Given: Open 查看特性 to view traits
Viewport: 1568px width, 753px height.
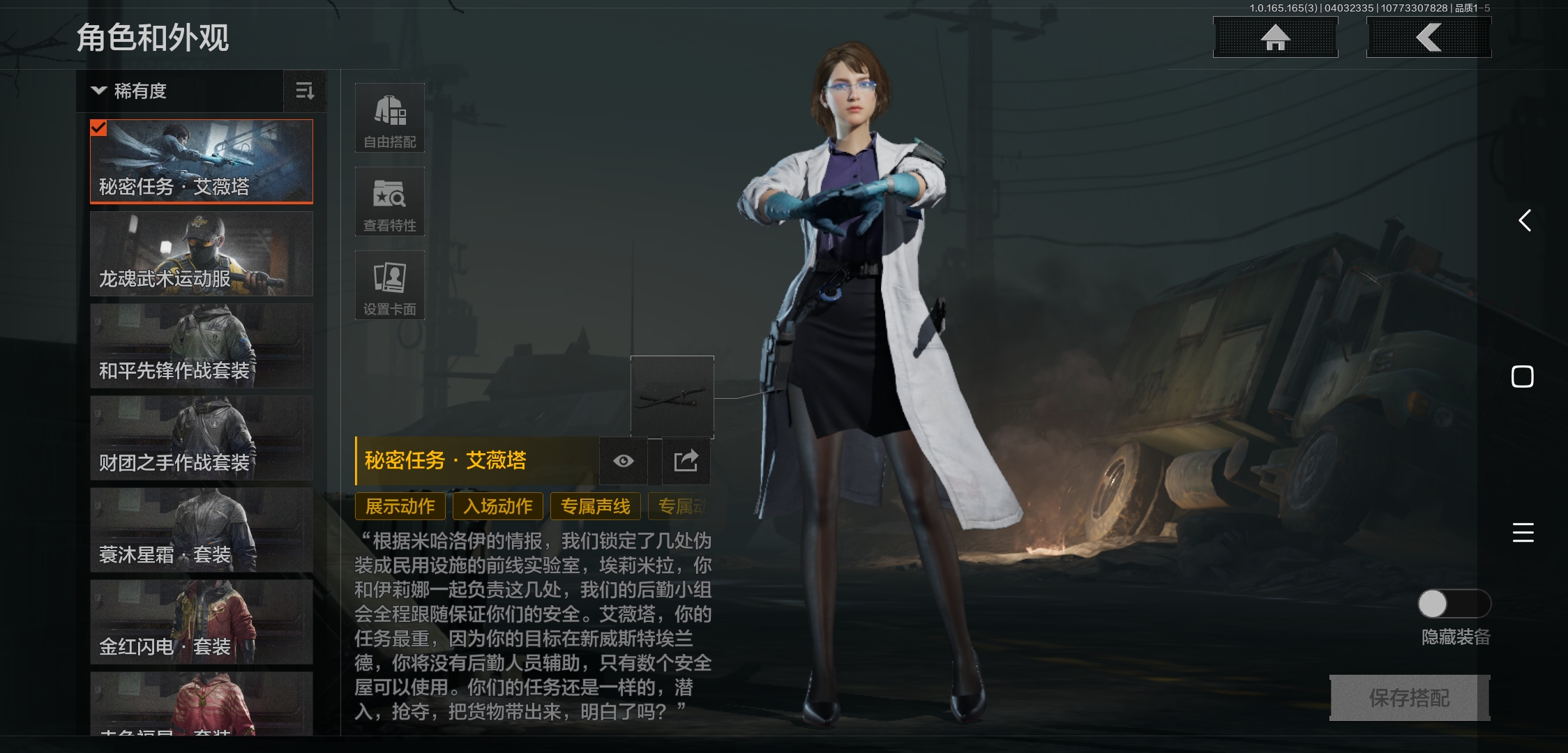Looking at the screenshot, I should point(390,201).
